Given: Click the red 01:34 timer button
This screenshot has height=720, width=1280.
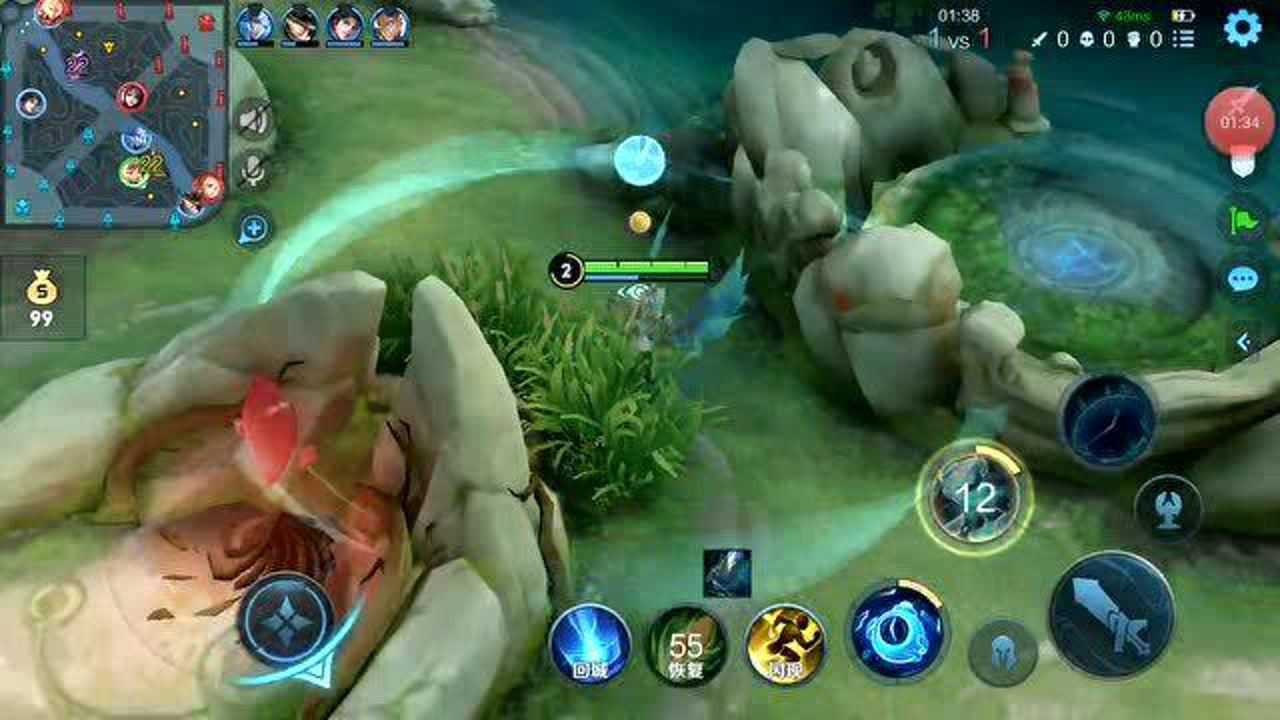Looking at the screenshot, I should click(1240, 124).
